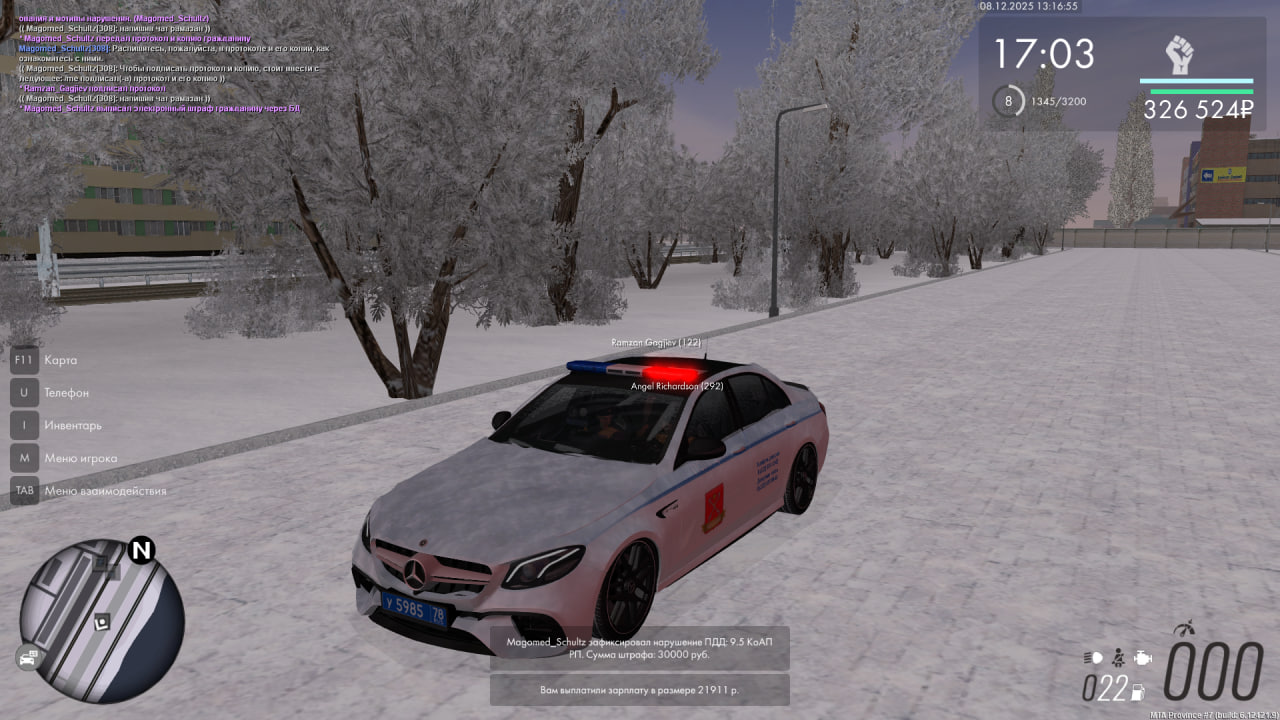Image resolution: width=1280 pixels, height=720 pixels.
Task: Select the car marker on the minimap edge
Action: pos(27,657)
